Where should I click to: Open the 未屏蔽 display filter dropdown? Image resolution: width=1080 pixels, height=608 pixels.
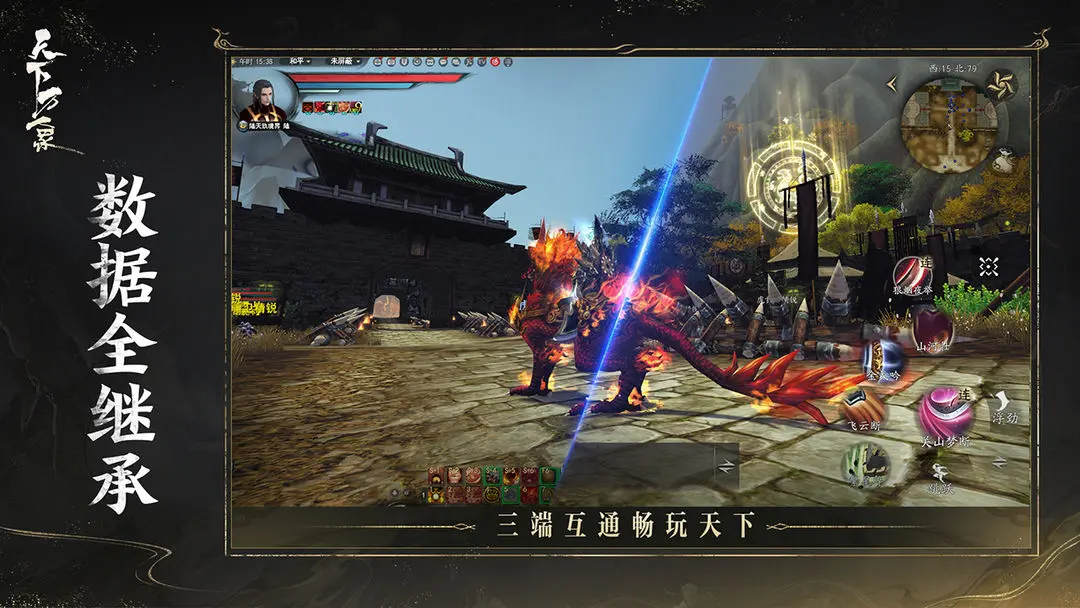345,62
